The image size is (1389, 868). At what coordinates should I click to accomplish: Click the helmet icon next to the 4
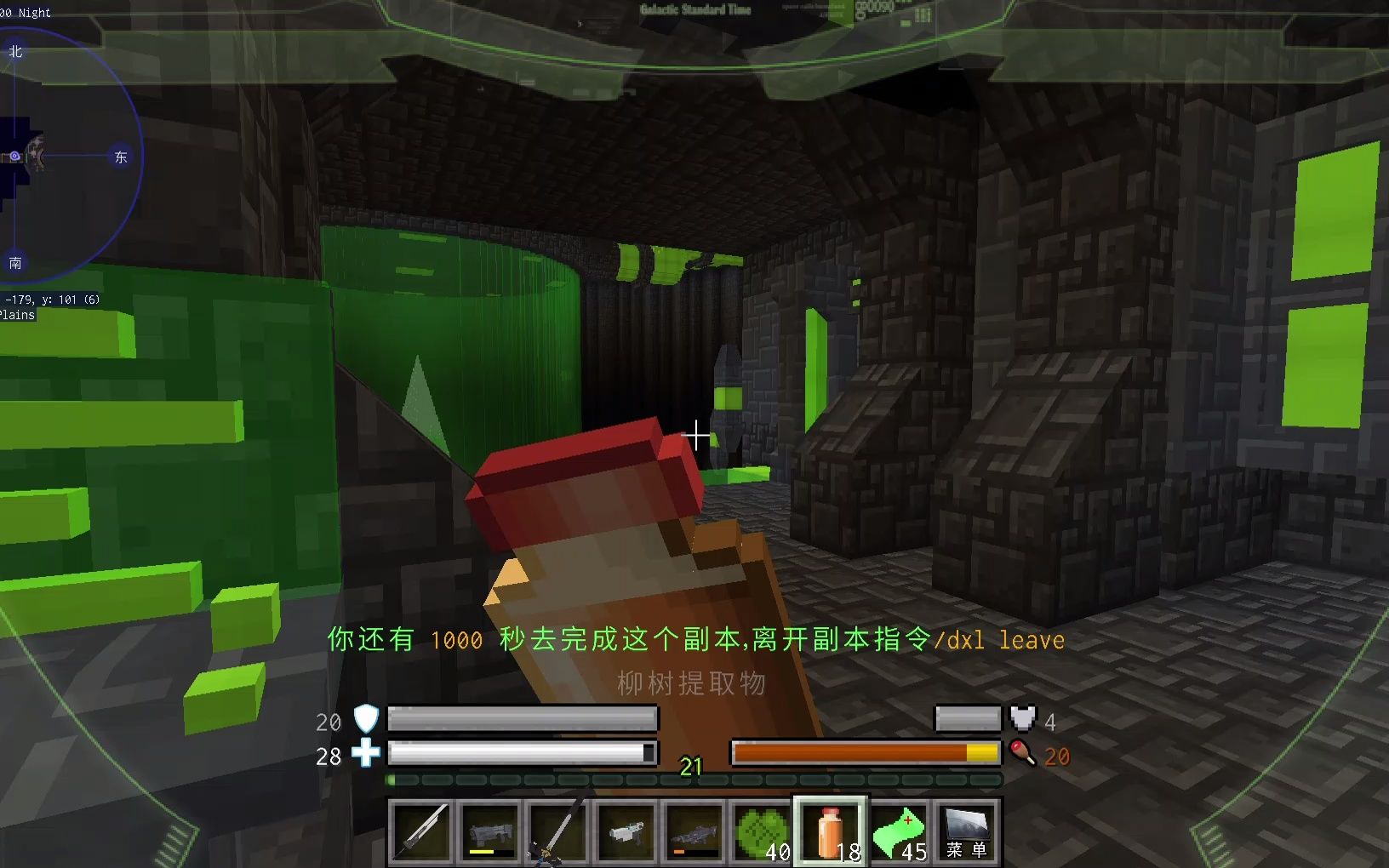tap(1022, 719)
